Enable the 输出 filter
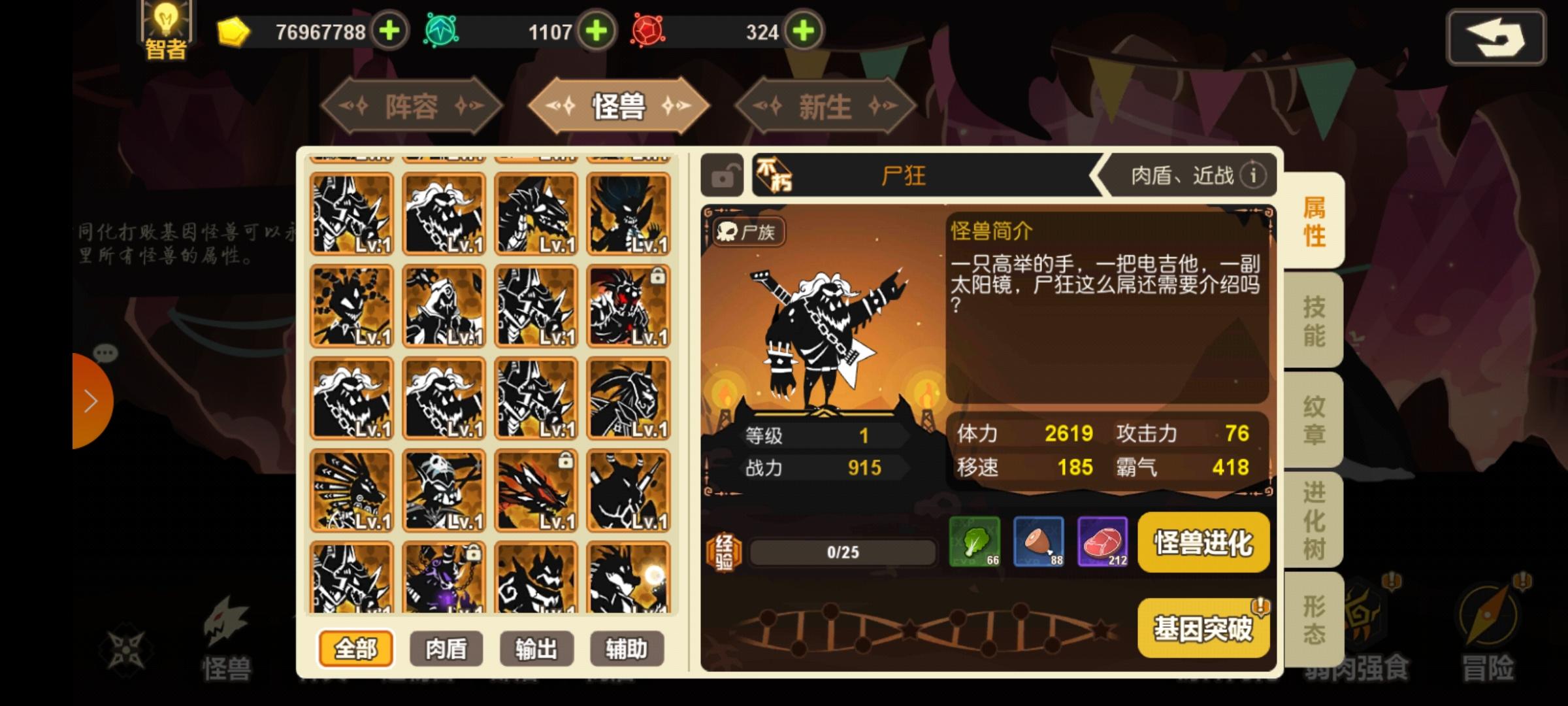Screen dimensions: 1568x706 pos(536,648)
